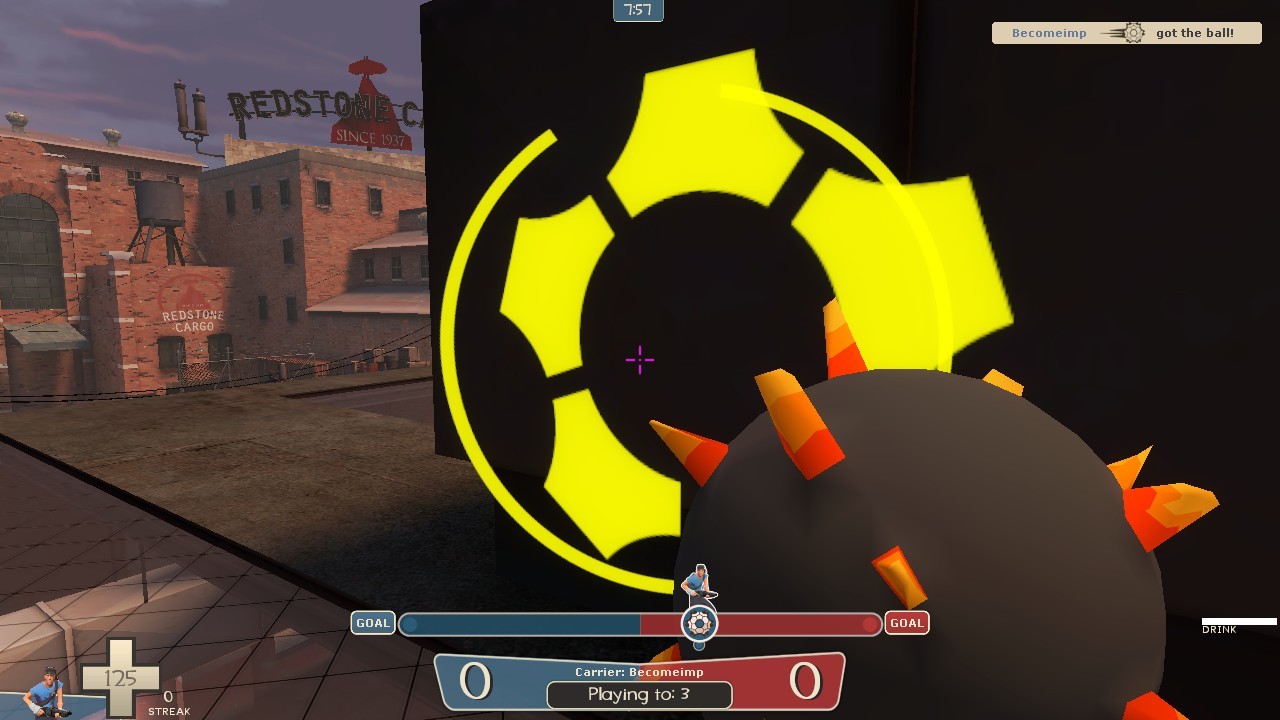
Task: Click the blue team GOAL marker
Action: (371, 623)
